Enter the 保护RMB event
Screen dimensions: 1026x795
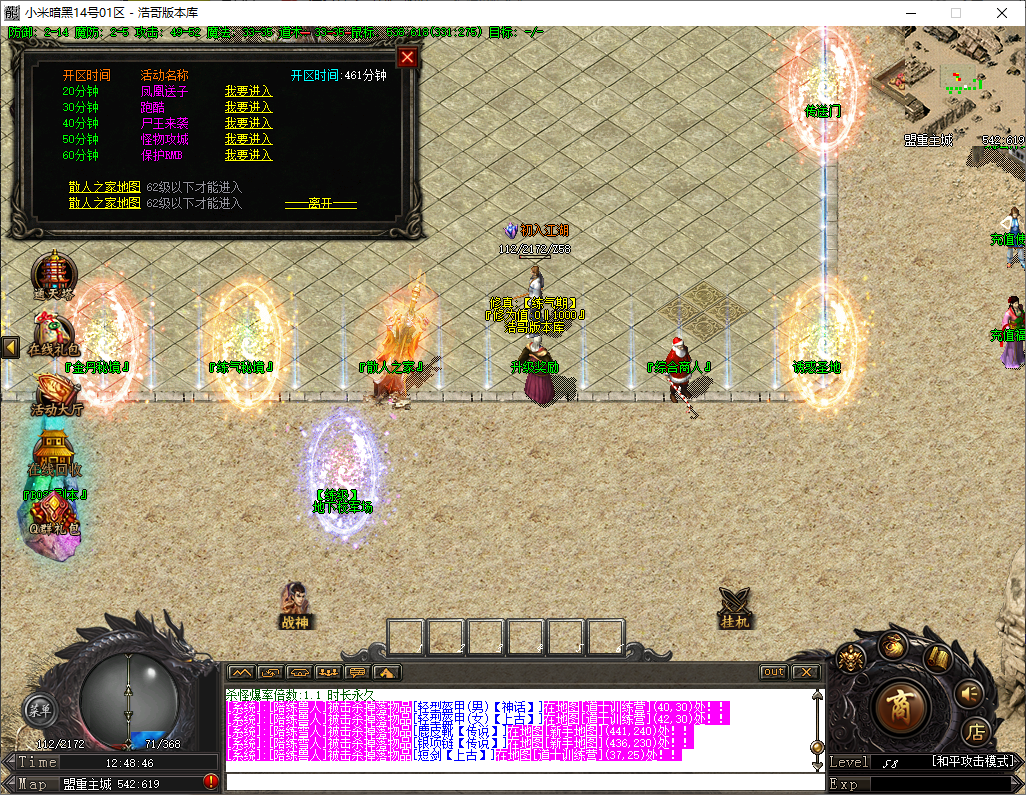(248, 155)
